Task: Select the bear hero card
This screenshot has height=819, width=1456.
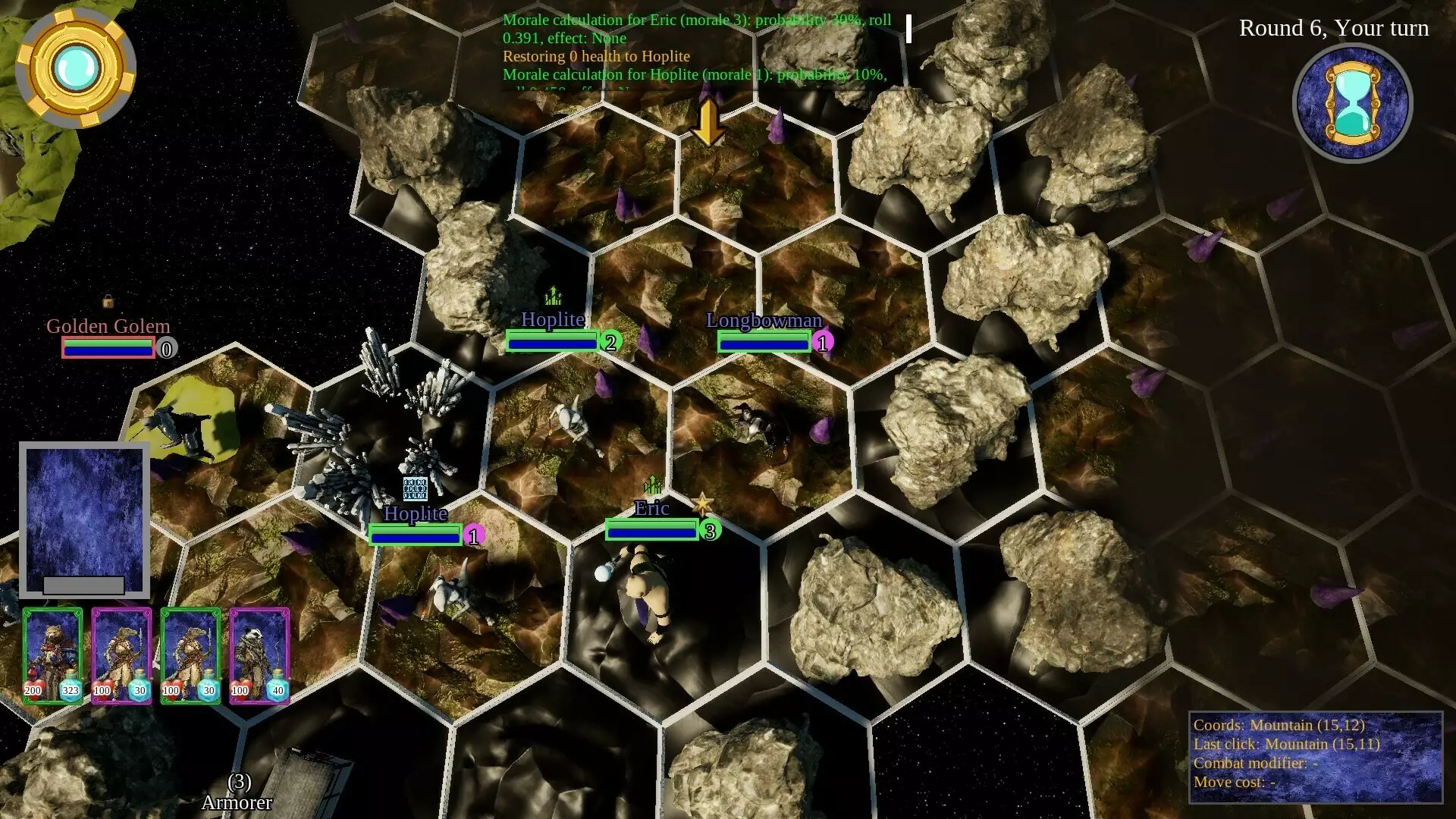Action: tap(52, 655)
